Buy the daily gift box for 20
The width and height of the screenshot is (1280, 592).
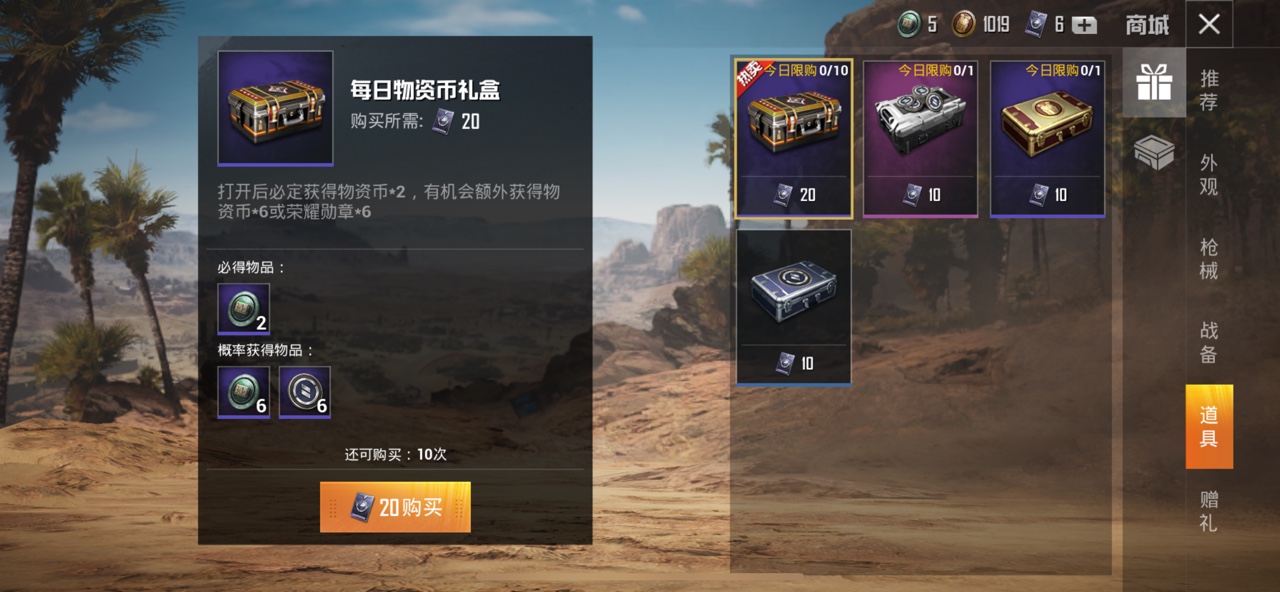pyautogui.click(x=395, y=507)
